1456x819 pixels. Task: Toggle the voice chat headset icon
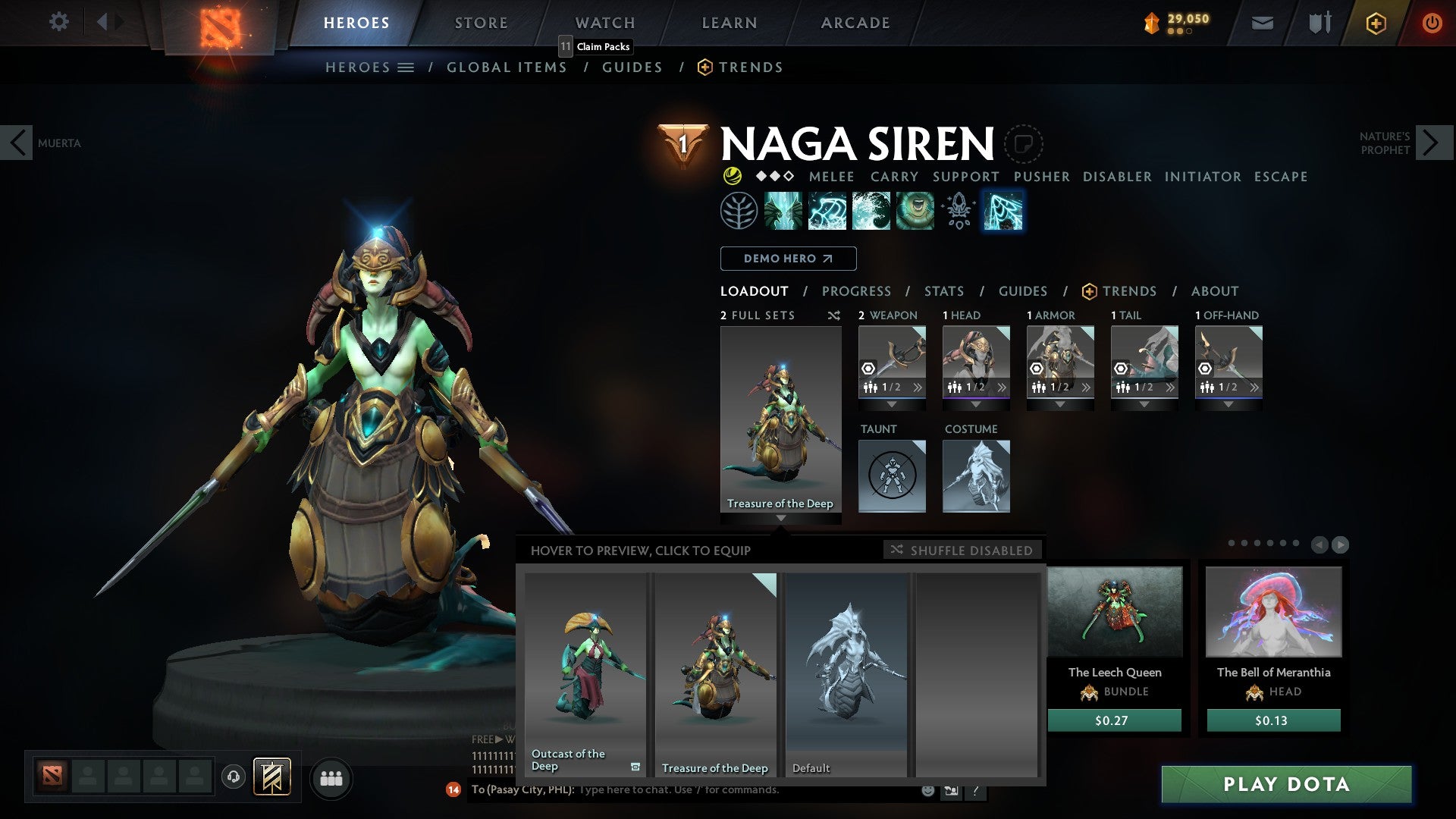click(234, 778)
